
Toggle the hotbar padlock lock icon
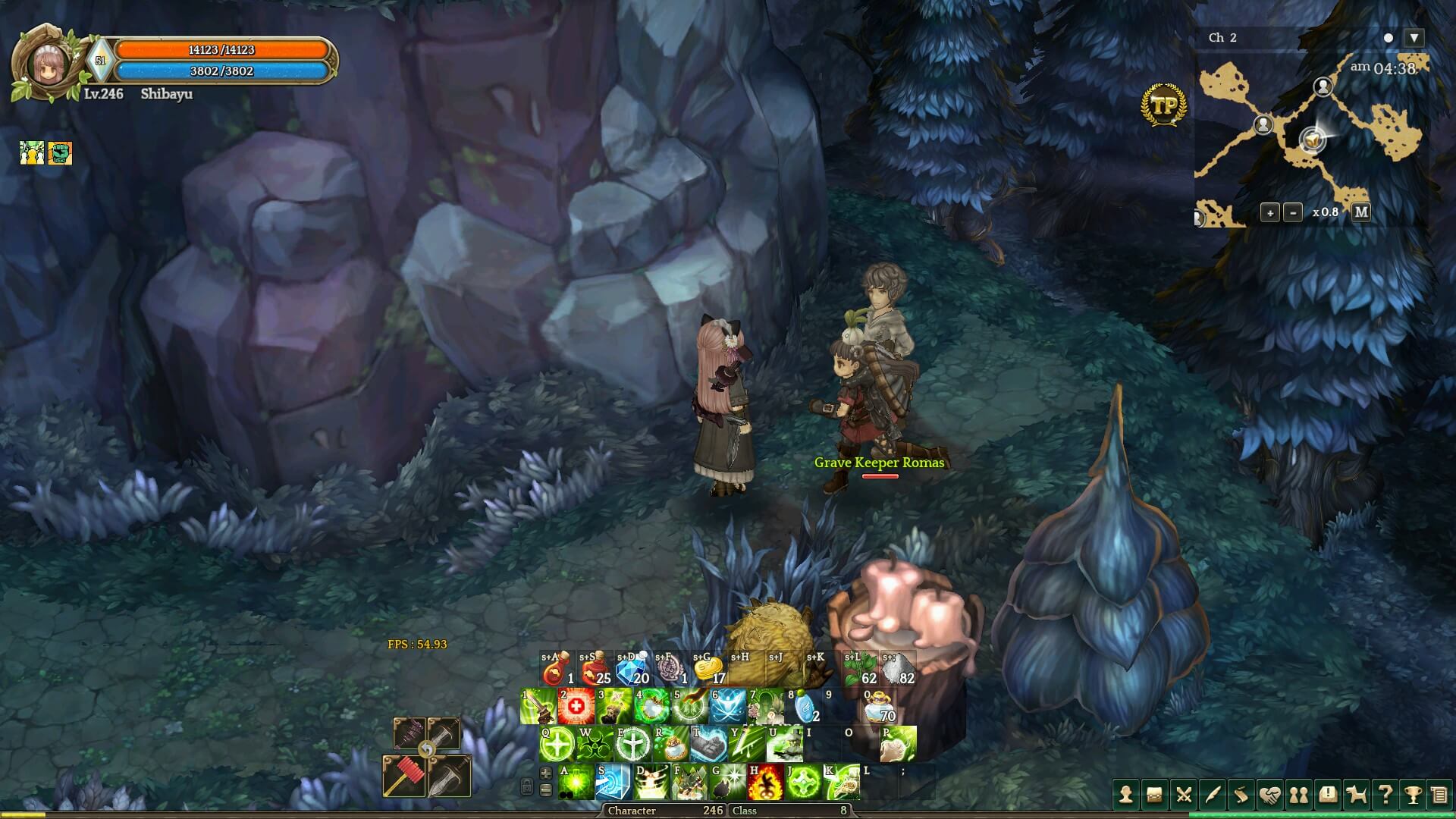[x=527, y=786]
